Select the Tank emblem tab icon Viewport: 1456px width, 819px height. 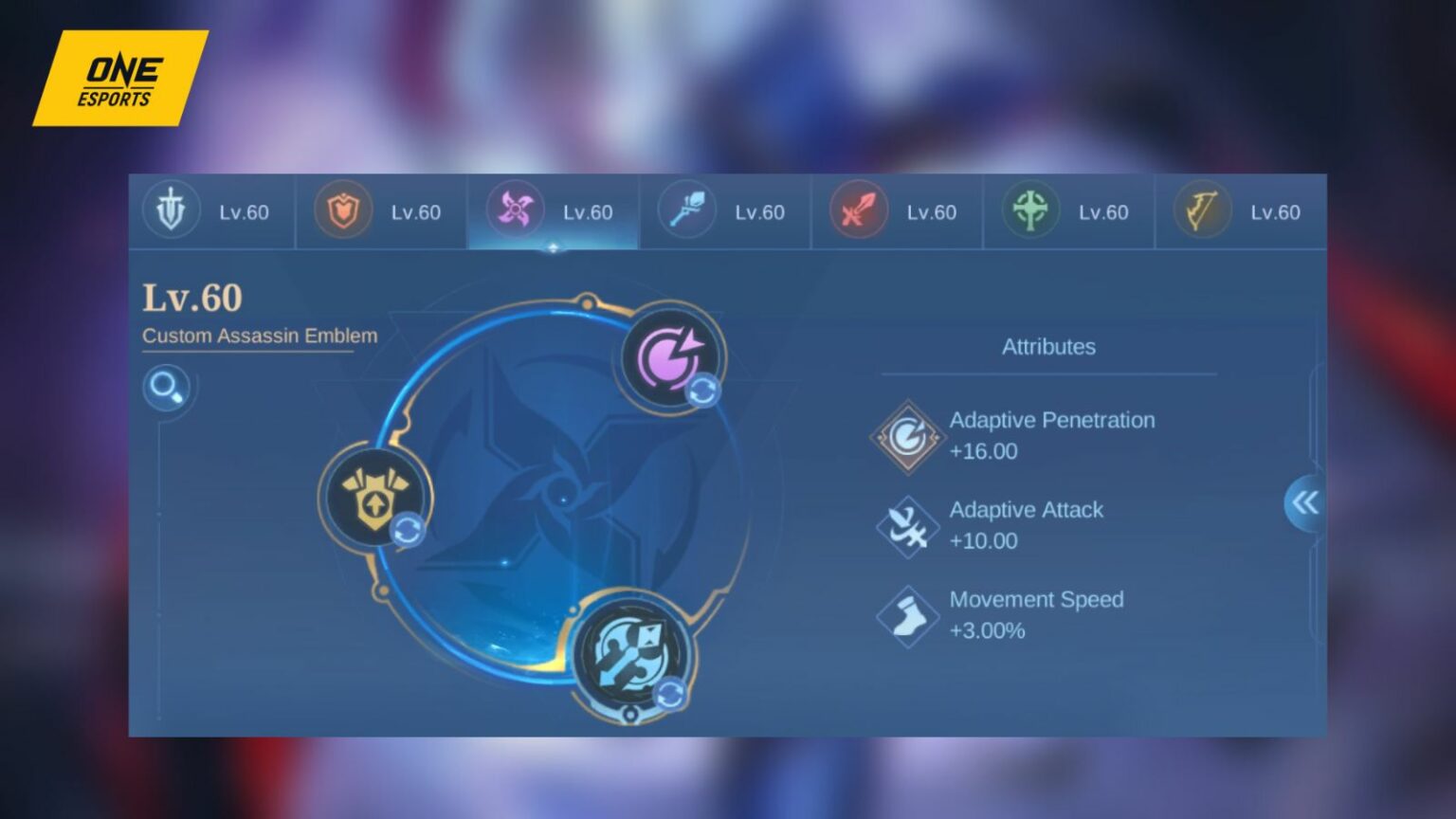click(173, 211)
